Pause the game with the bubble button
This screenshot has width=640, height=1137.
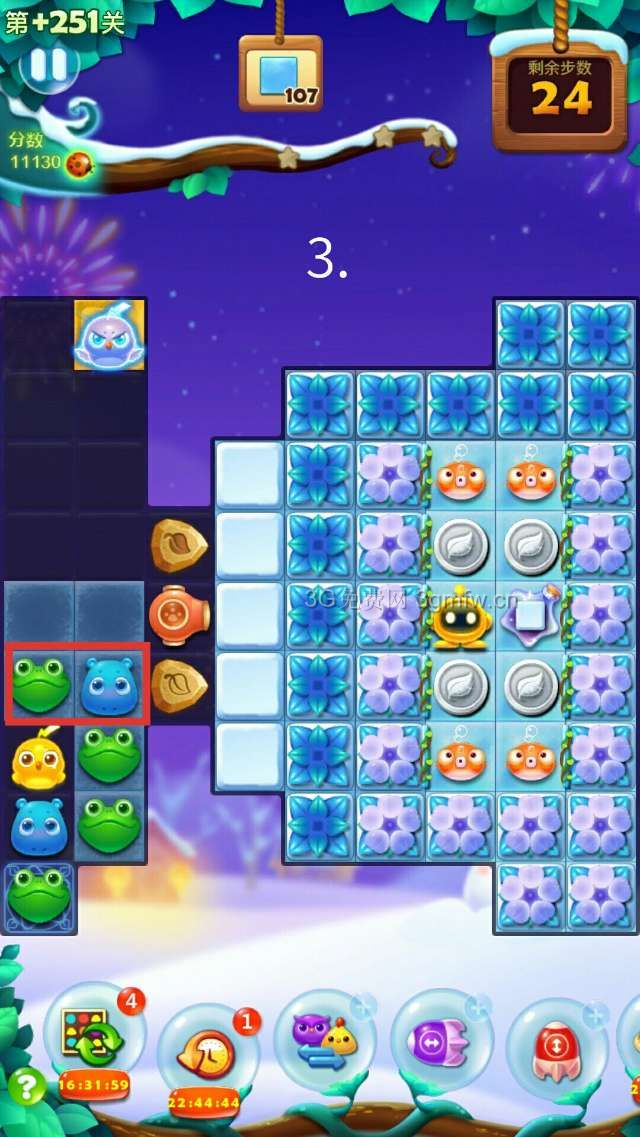click(x=48, y=66)
